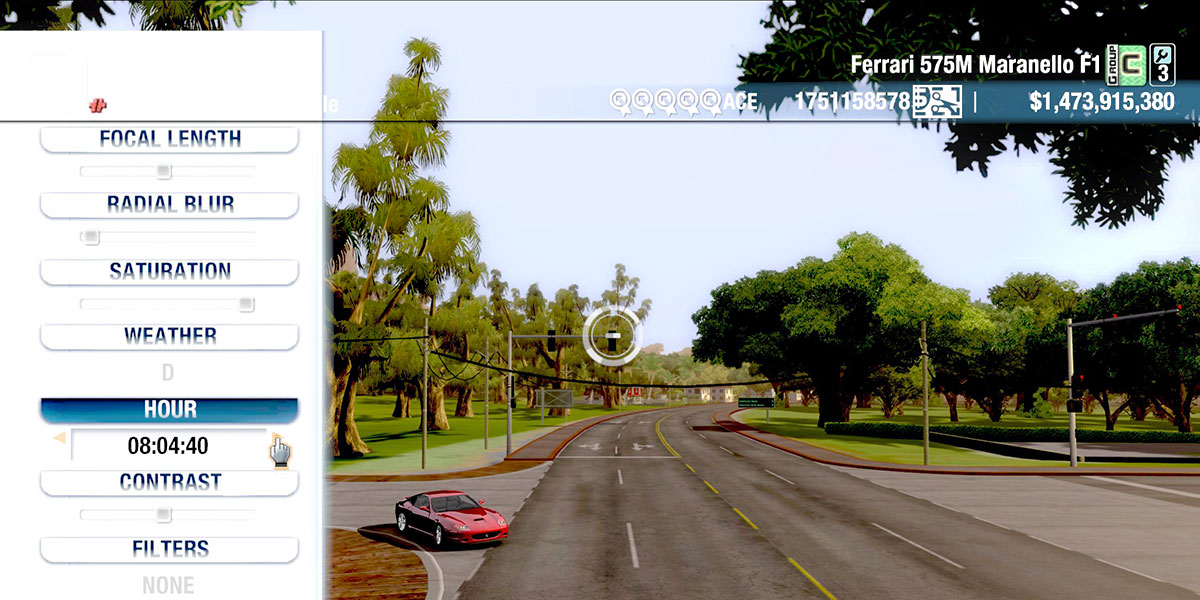Image resolution: width=1200 pixels, height=600 pixels.
Task: Select the Weather option
Action: [x=169, y=336]
